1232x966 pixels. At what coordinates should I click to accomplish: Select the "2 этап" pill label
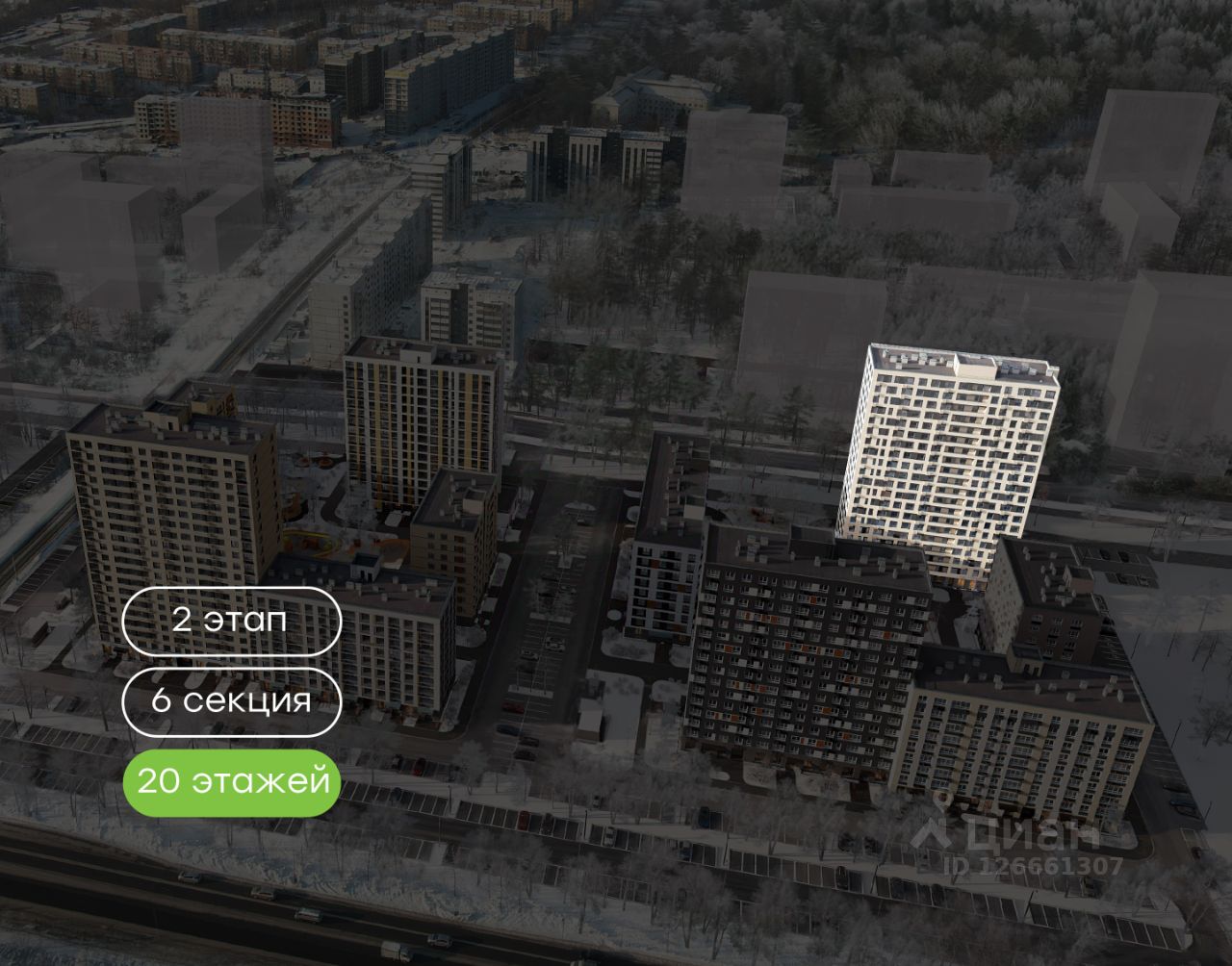(x=231, y=620)
